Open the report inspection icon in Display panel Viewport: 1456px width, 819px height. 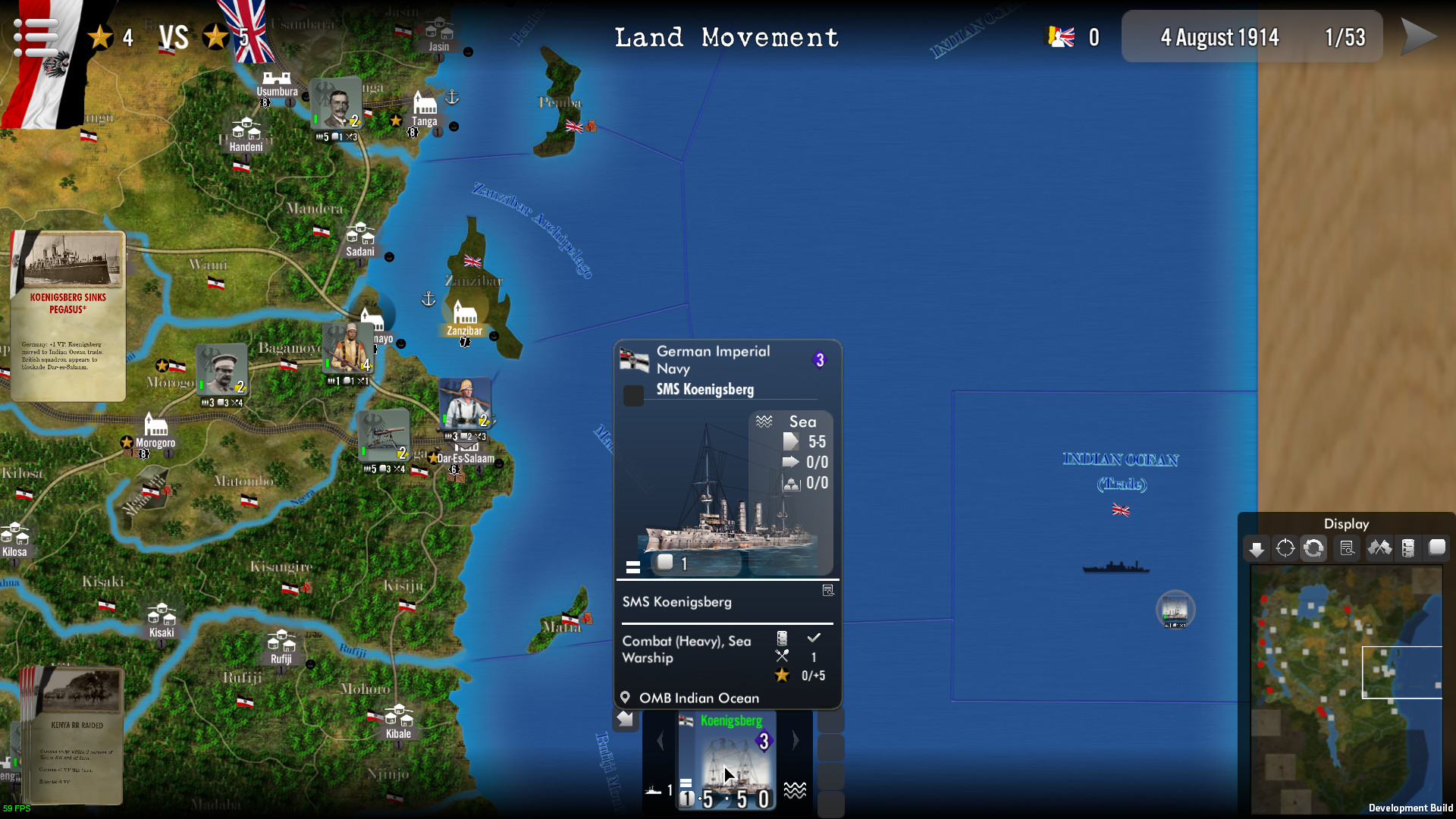pos(1348,548)
